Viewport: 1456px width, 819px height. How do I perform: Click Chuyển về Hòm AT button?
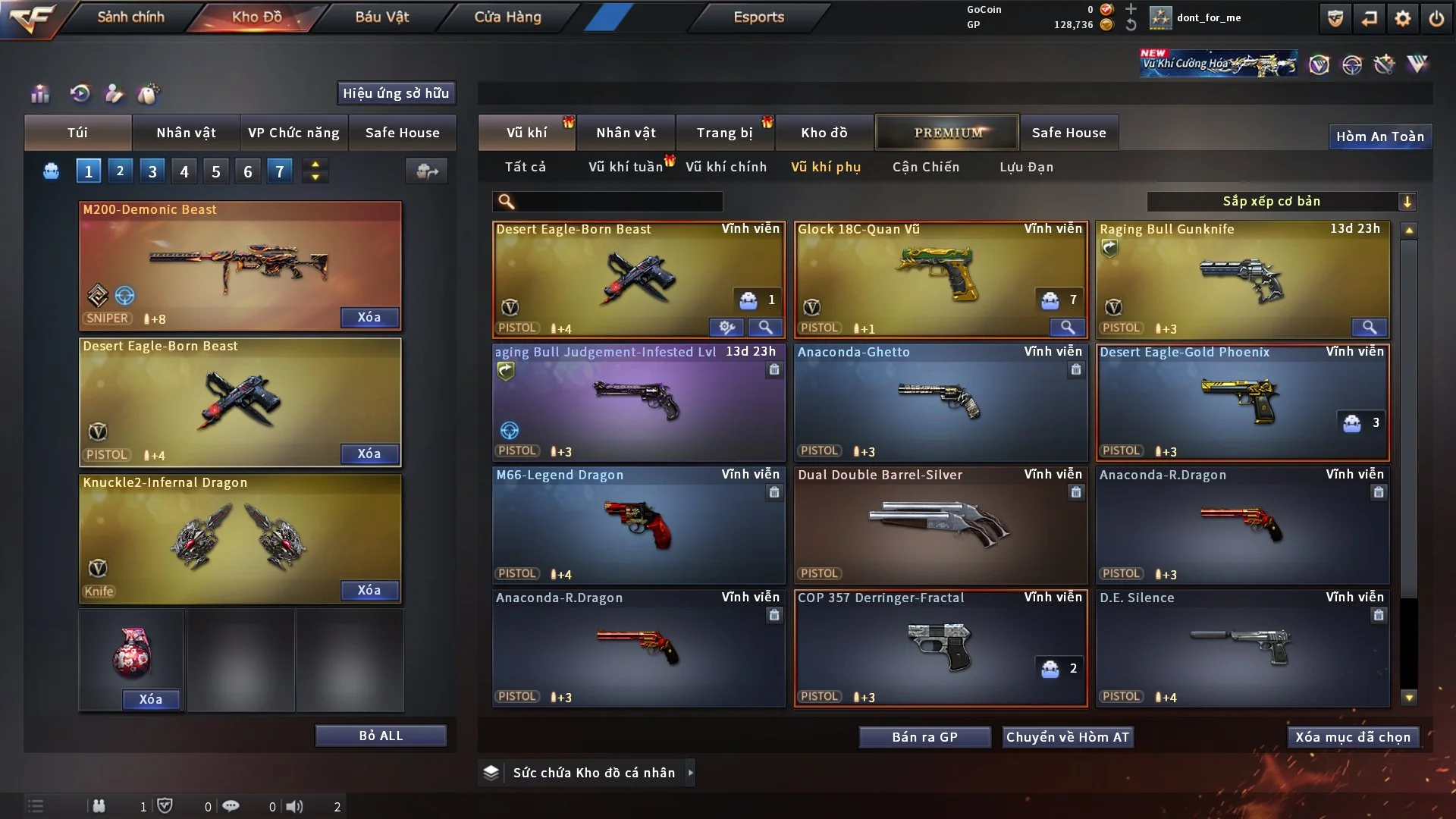pyautogui.click(x=1067, y=737)
